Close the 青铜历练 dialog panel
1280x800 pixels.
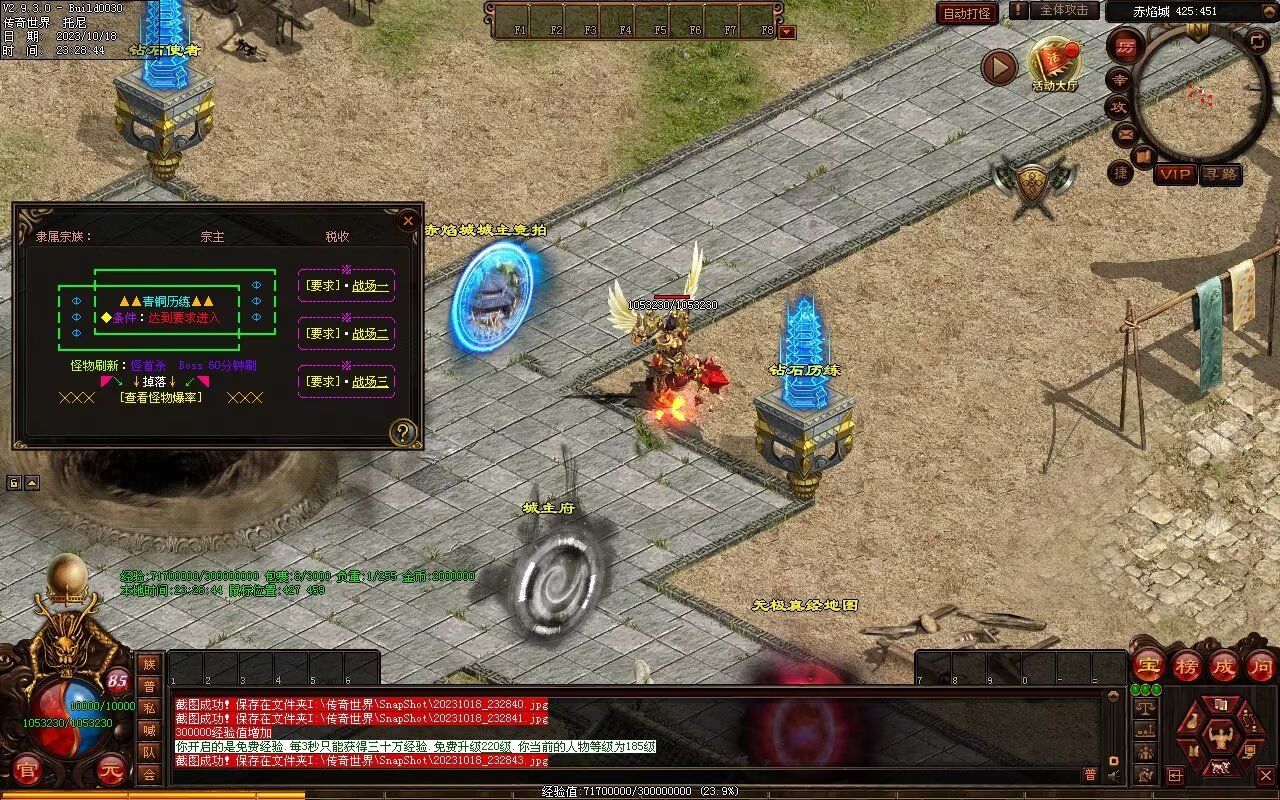click(x=407, y=220)
